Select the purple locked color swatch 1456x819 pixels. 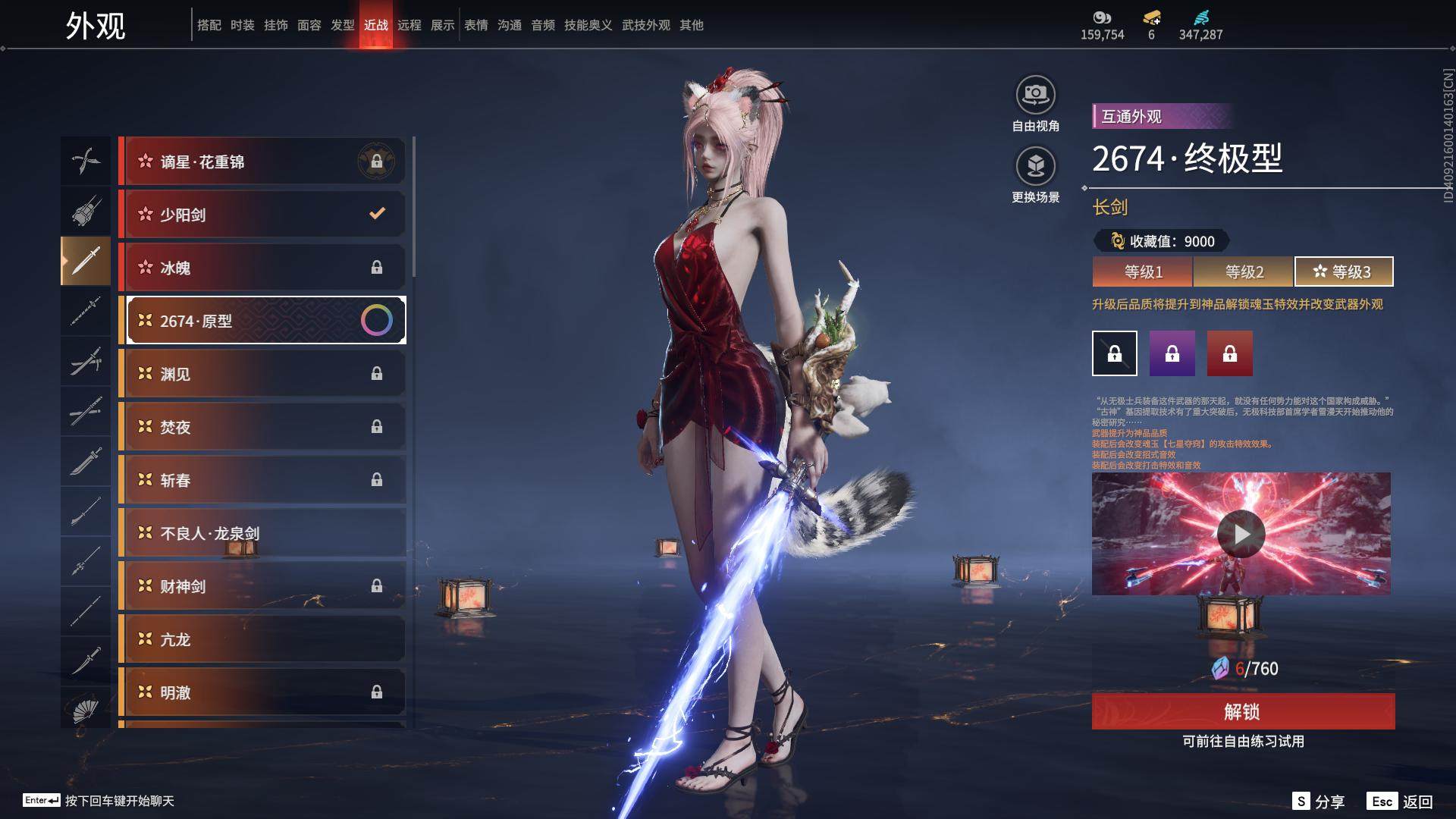1172,353
